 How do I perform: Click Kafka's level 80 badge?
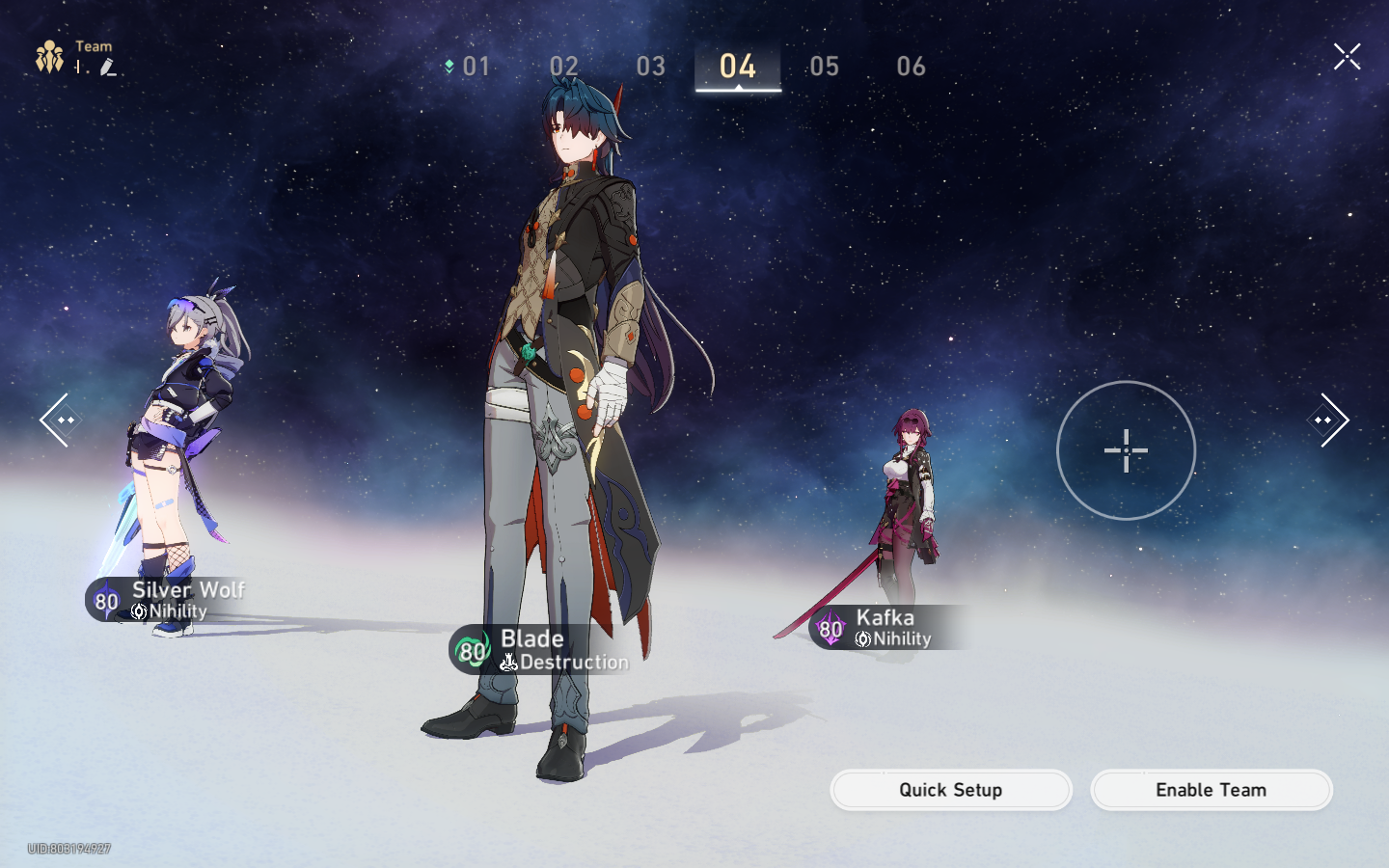830,630
